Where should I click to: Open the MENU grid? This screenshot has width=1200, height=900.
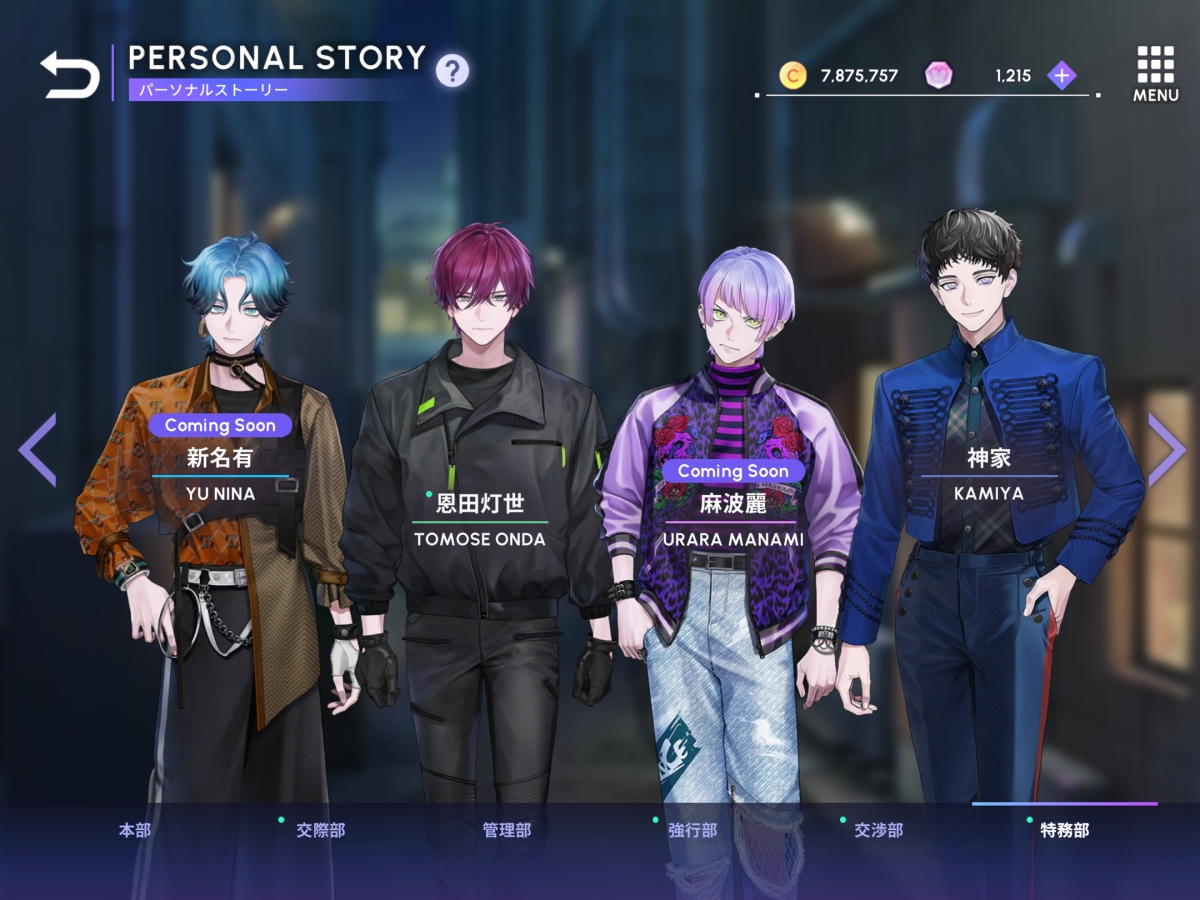[1155, 73]
